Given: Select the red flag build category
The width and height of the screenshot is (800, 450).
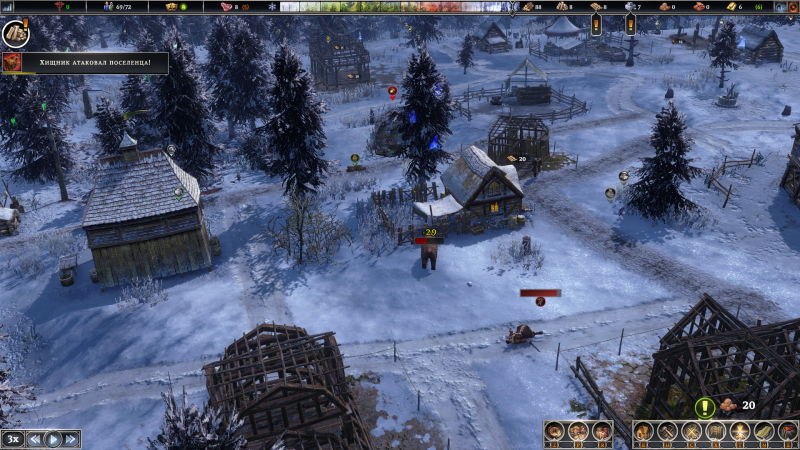Looking at the screenshot, I should [x=788, y=432].
